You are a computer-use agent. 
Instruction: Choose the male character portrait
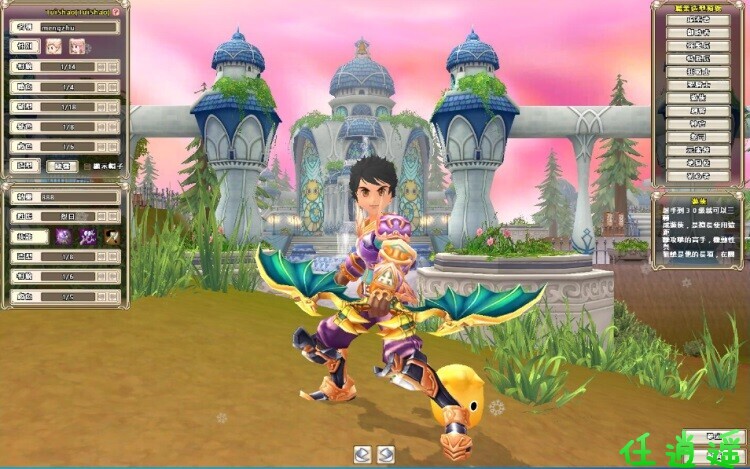[54, 47]
